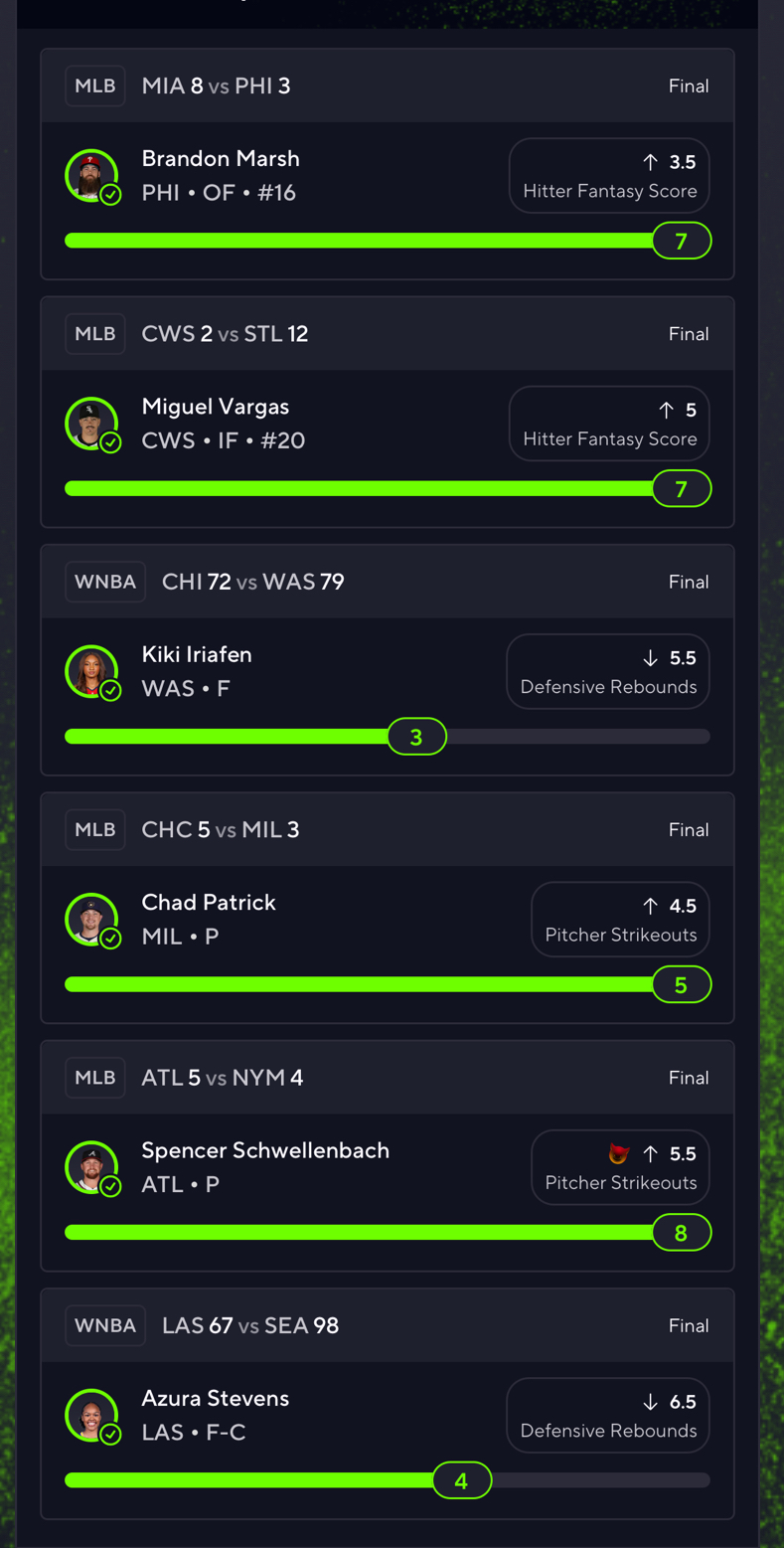Open the ATL vs NYM game header
The image size is (784, 1548).
pyautogui.click(x=387, y=1078)
